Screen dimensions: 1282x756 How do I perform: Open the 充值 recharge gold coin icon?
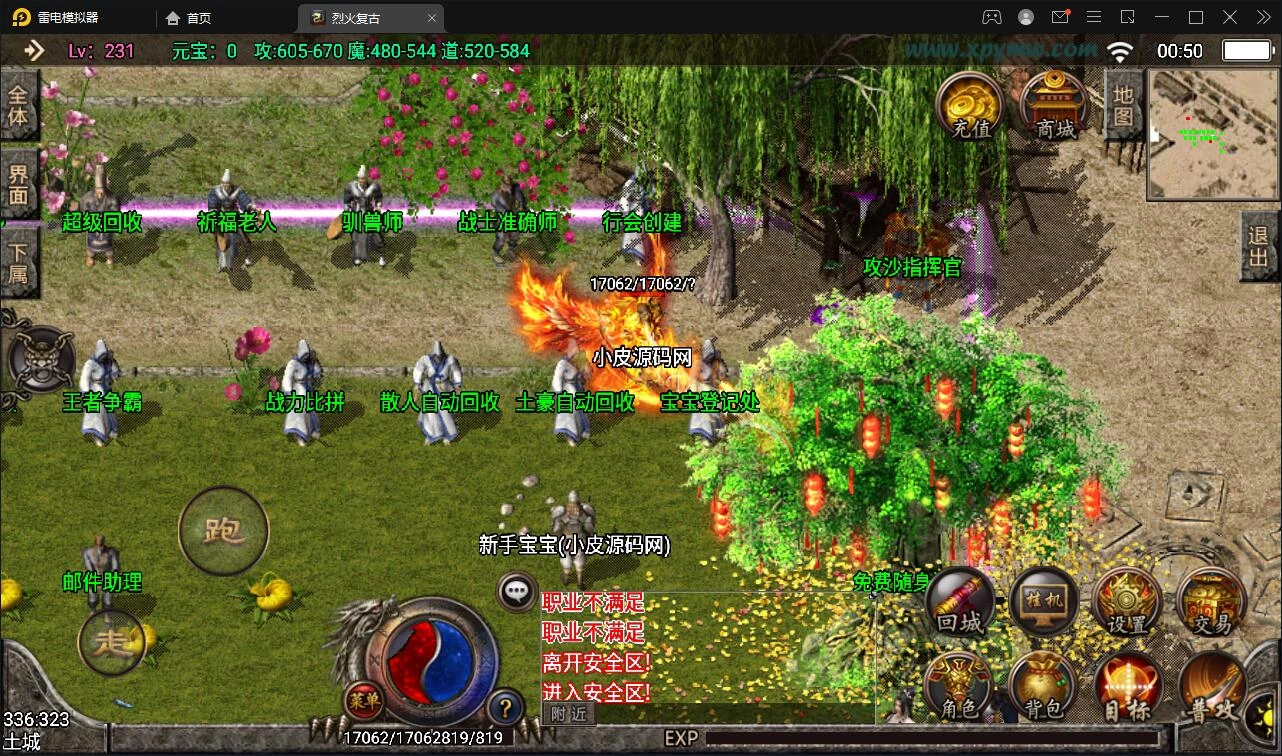(971, 105)
